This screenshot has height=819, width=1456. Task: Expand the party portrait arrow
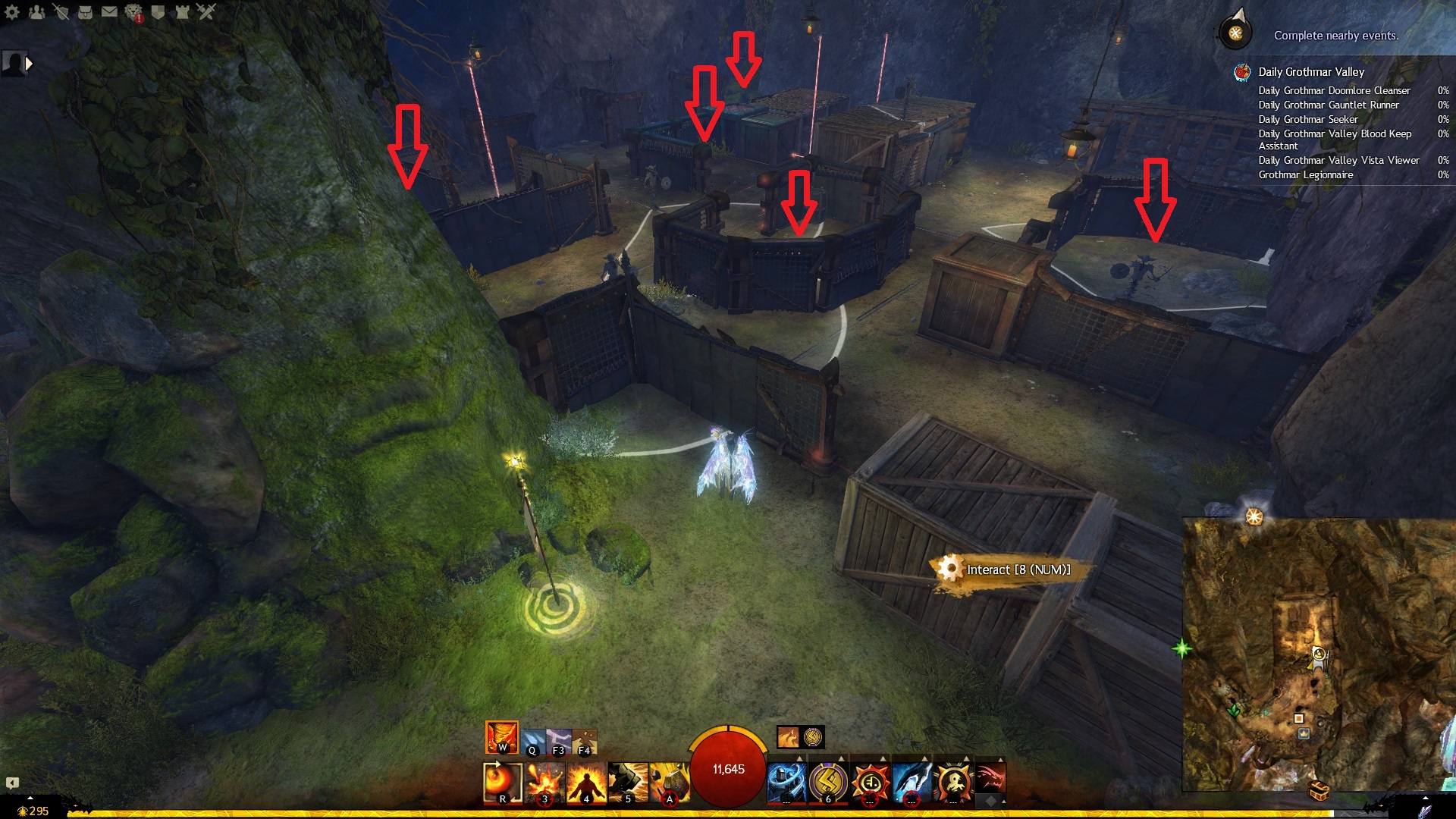pyautogui.click(x=29, y=64)
